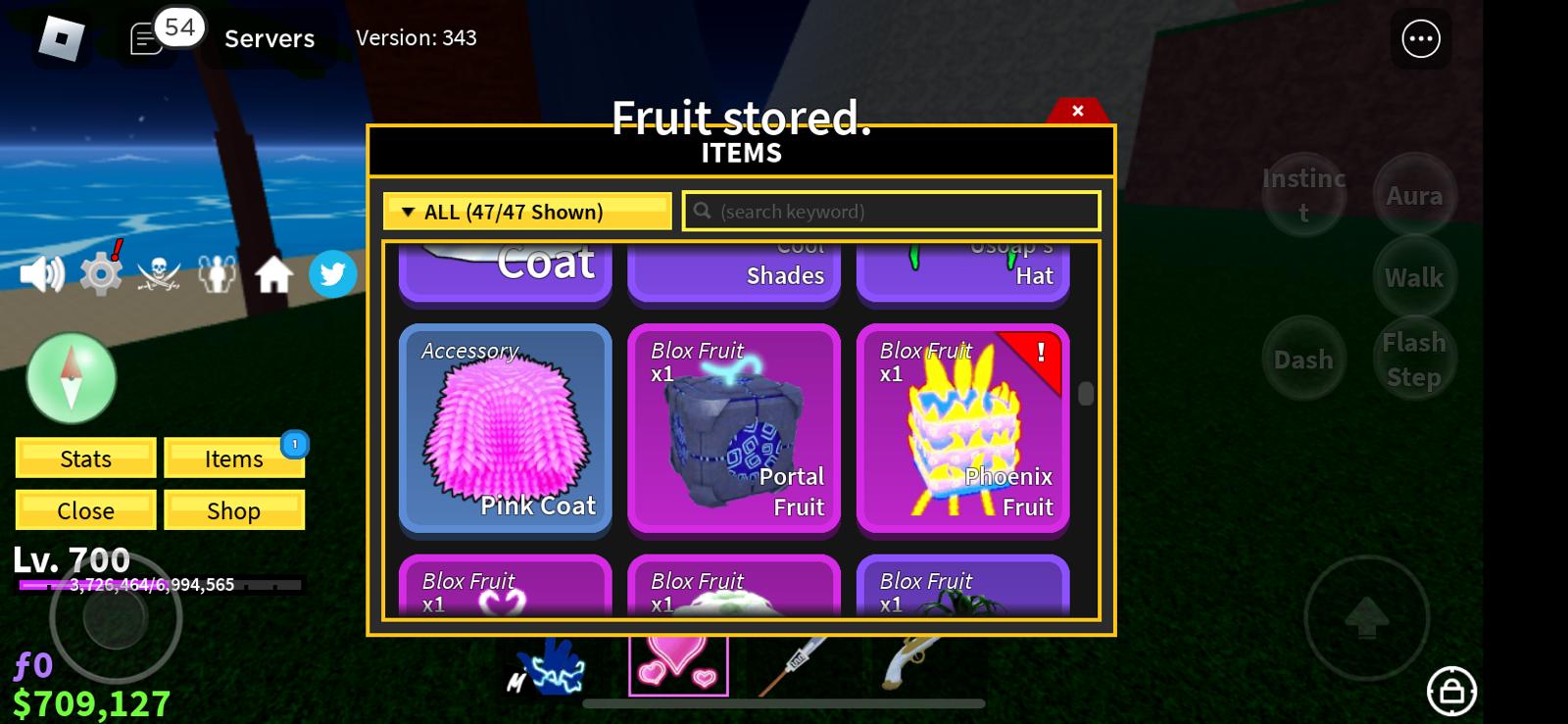Click the pirate skull and swords icon
The width and height of the screenshot is (1568, 724).
tap(159, 275)
